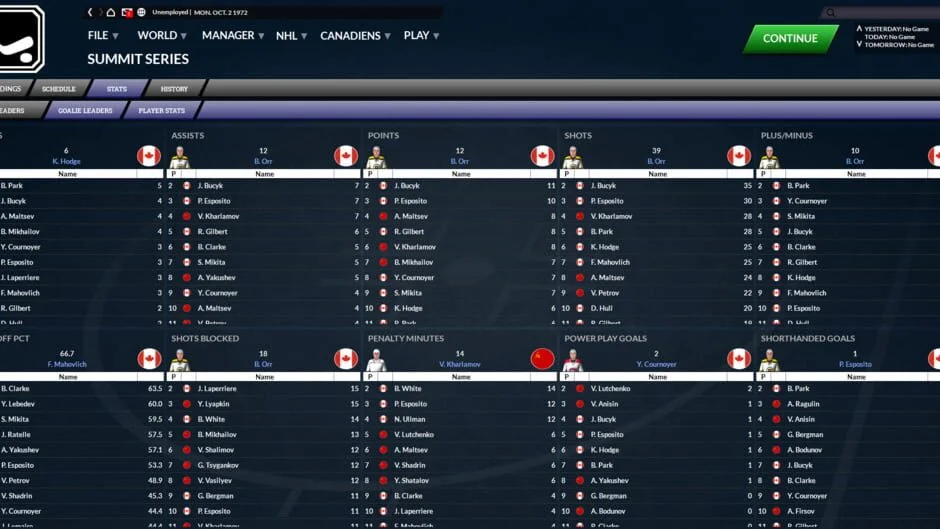
Task: Open the Play menu
Action: (421, 36)
